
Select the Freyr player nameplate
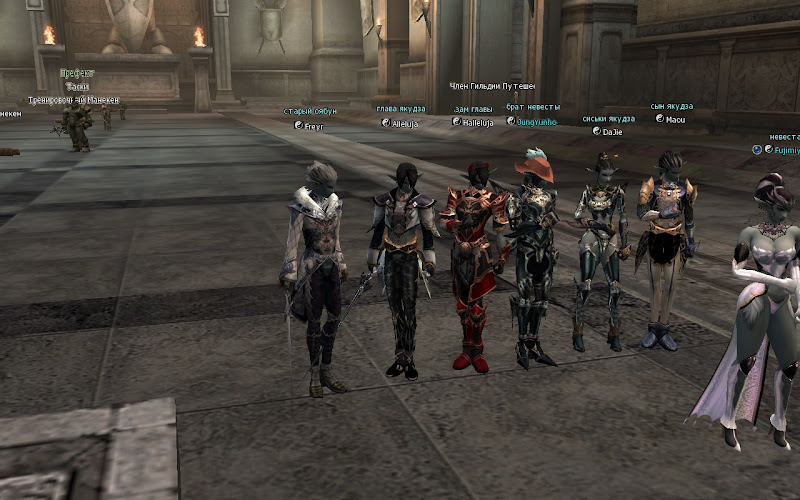click(x=314, y=126)
